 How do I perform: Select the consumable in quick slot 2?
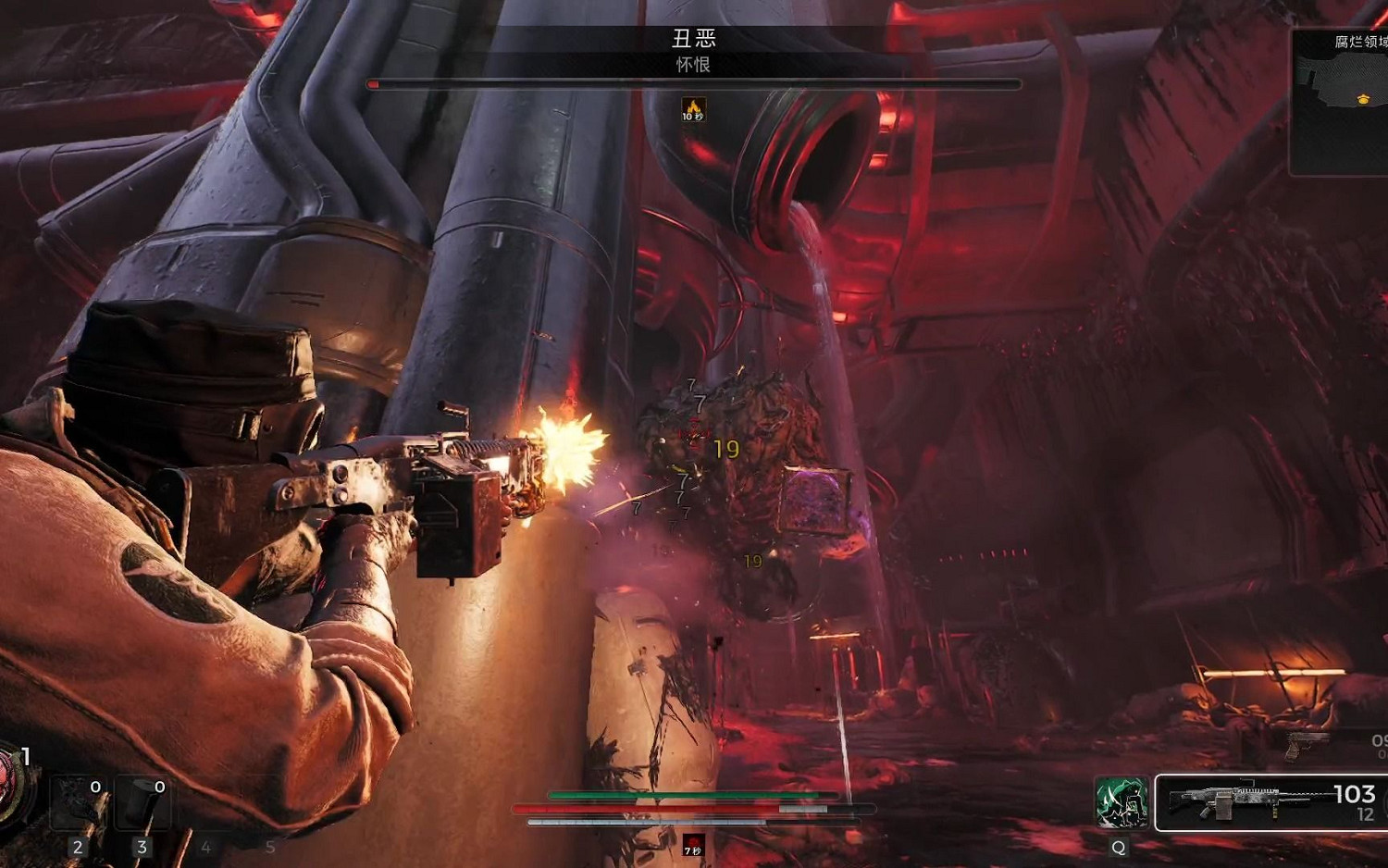click(78, 803)
